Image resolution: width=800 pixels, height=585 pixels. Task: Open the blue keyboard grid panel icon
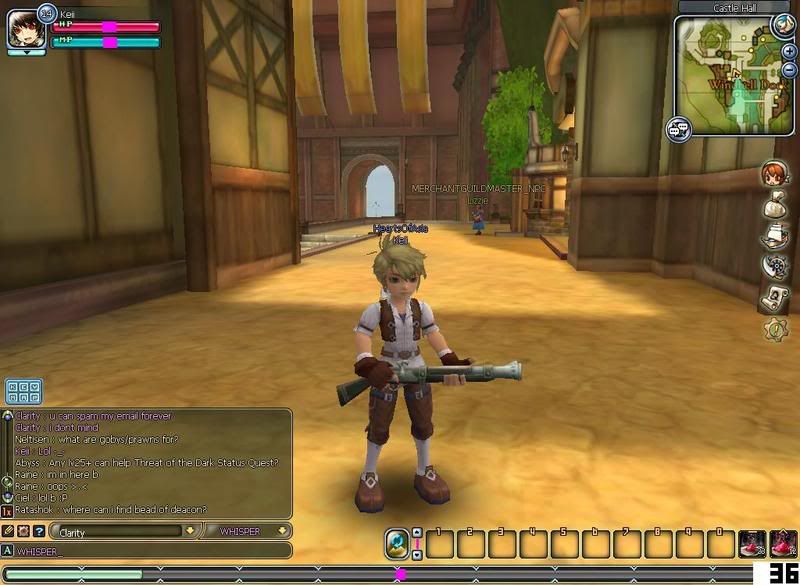pos(23,391)
